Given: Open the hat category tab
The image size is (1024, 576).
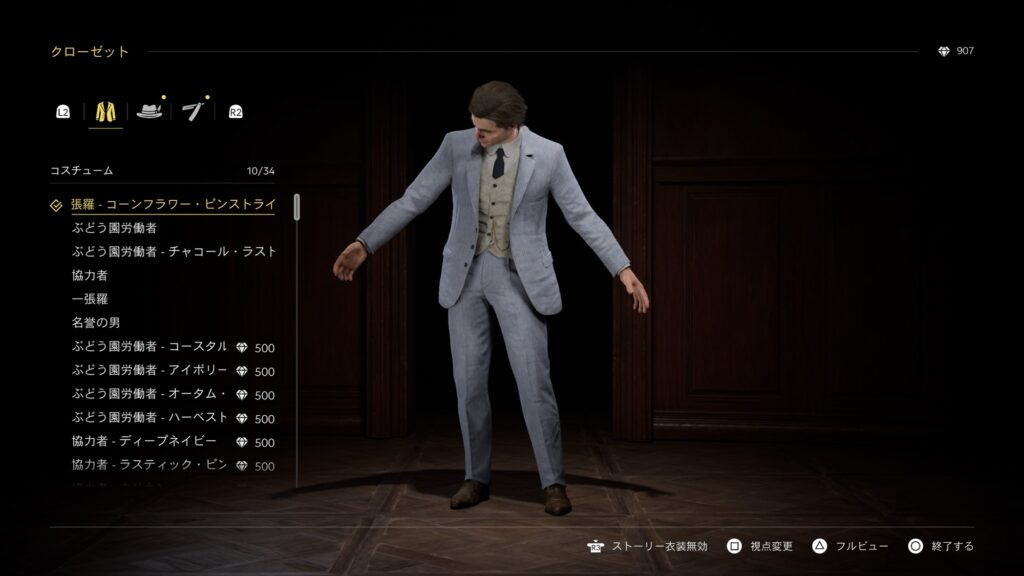Looking at the screenshot, I should [150, 111].
